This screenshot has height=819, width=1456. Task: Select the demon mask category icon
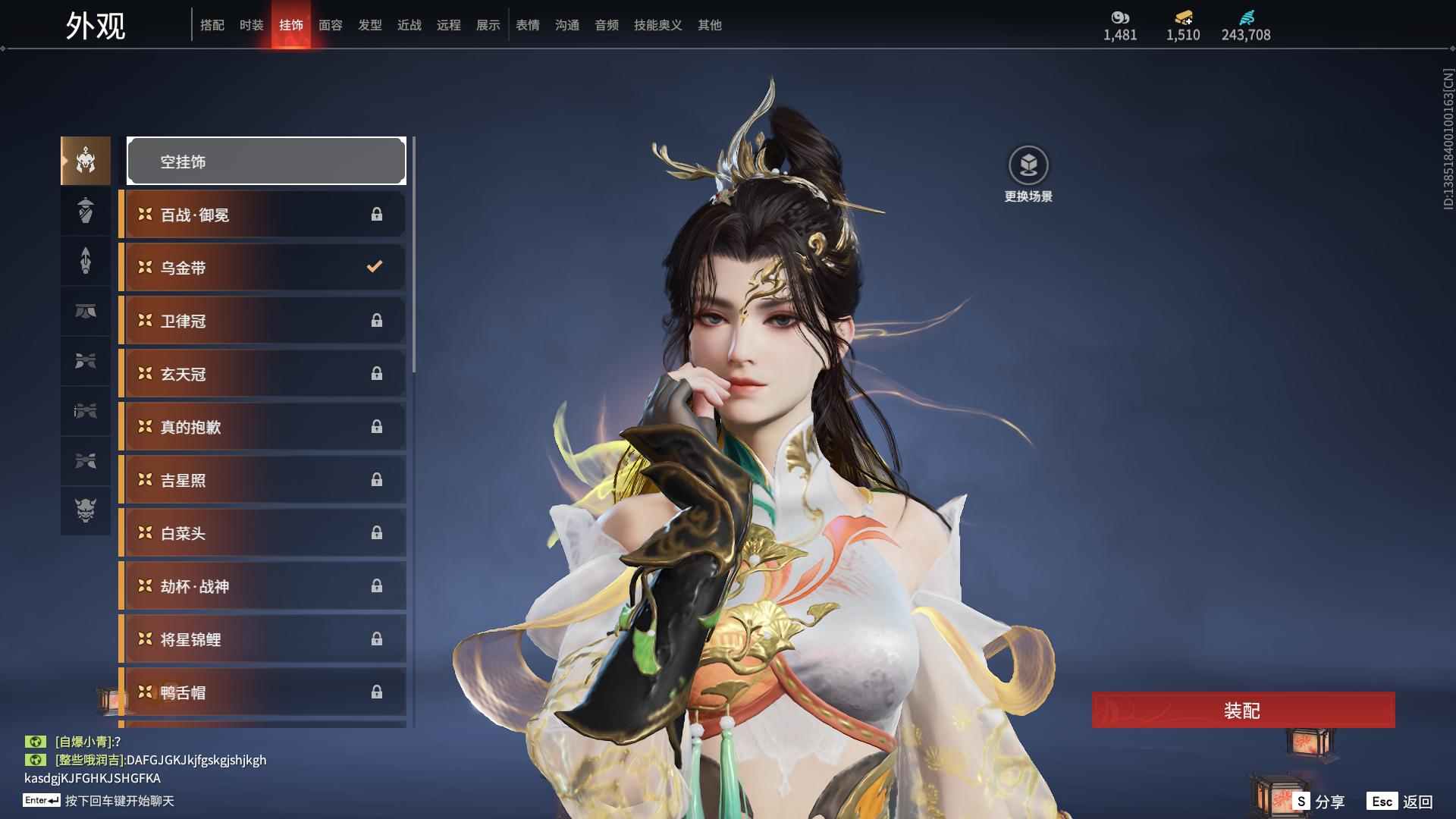[x=85, y=512]
